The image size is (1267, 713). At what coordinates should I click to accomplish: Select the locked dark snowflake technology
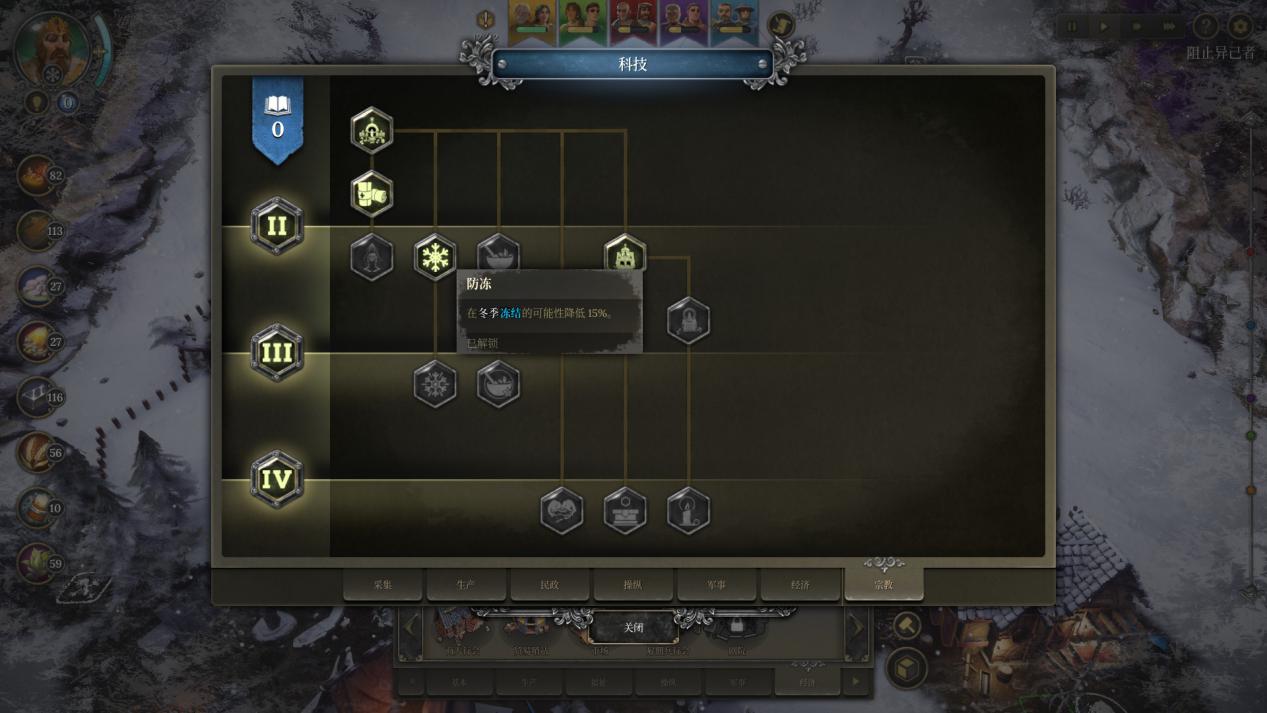point(435,384)
